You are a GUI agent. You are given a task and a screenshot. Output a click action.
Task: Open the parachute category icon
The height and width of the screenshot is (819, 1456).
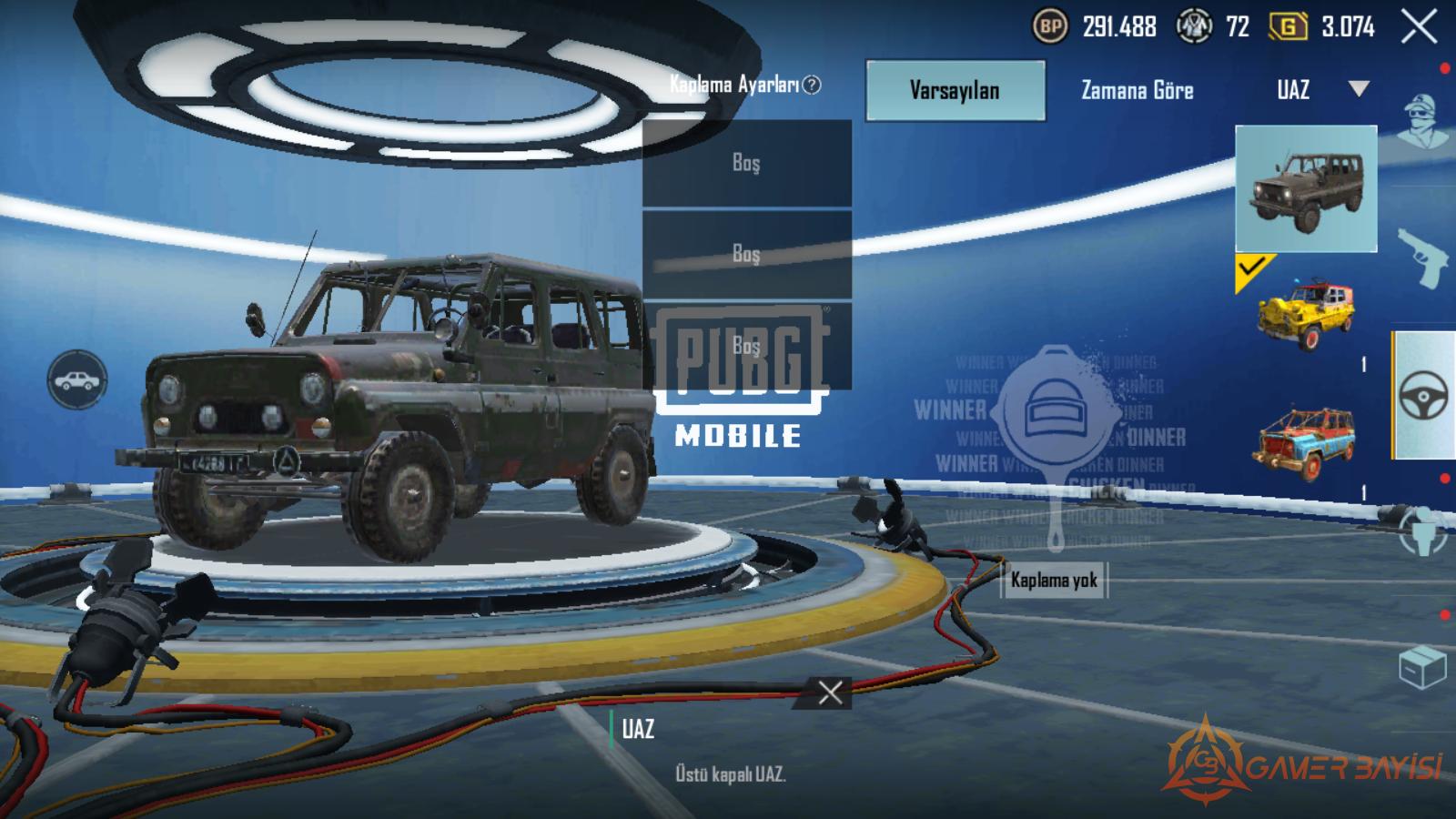pos(1423,532)
